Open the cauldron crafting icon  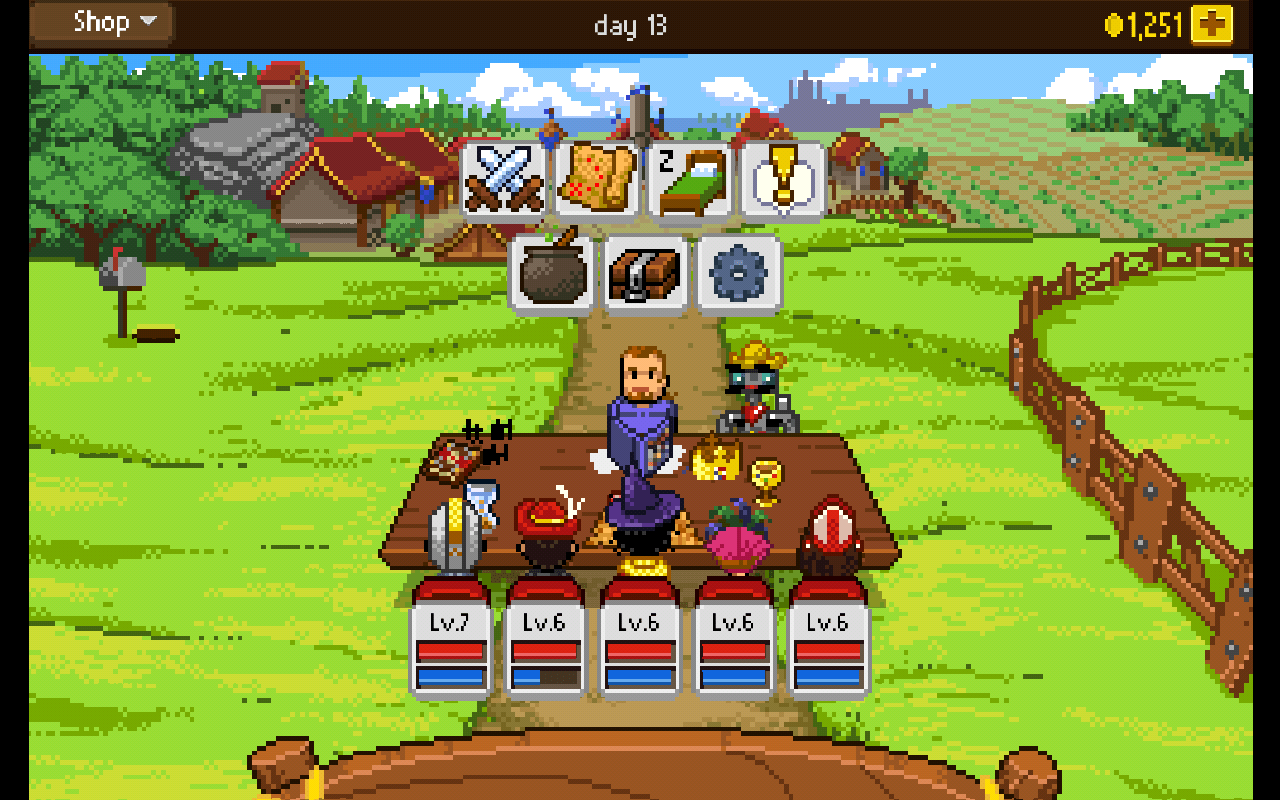[551, 274]
